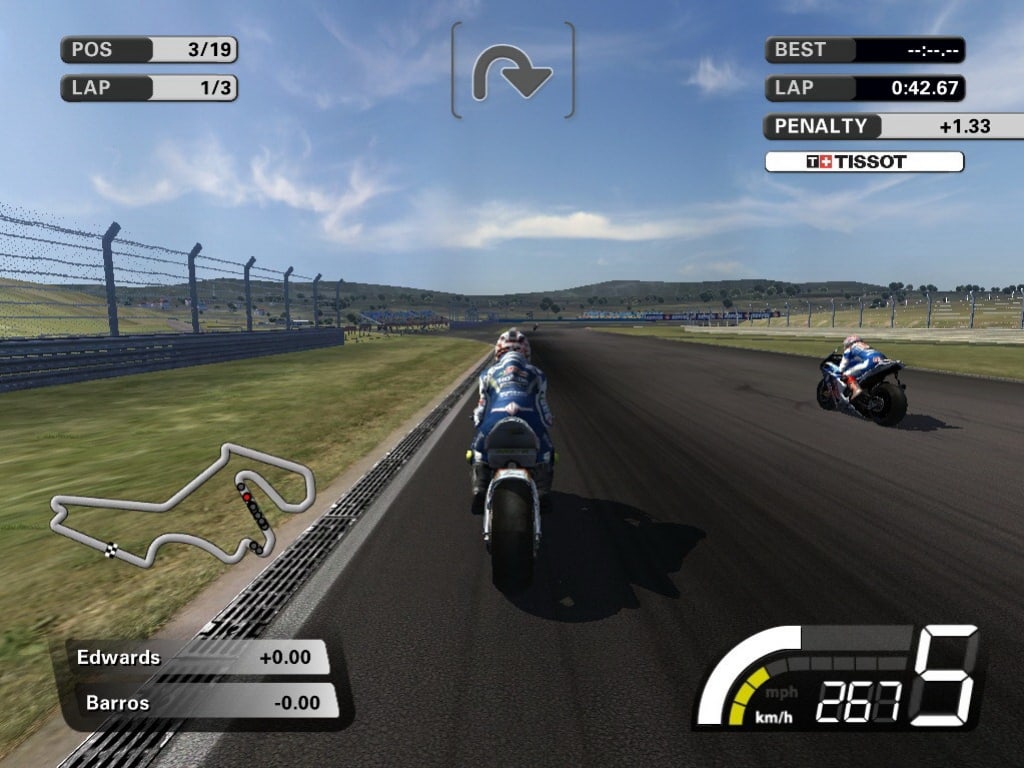
Task: Choose the Edwards rider gap row
Action: 199,658
